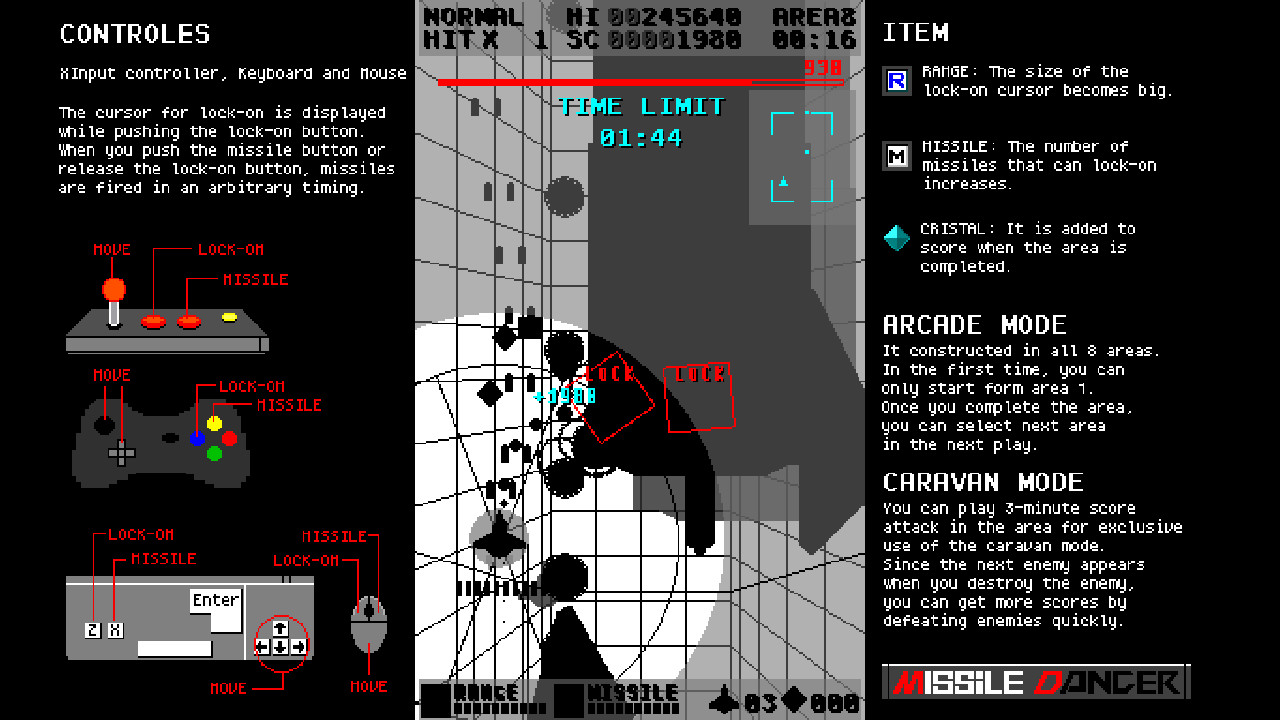Click the MISSILE DANCER logo
This screenshot has height=720, width=1280.
[1035, 683]
